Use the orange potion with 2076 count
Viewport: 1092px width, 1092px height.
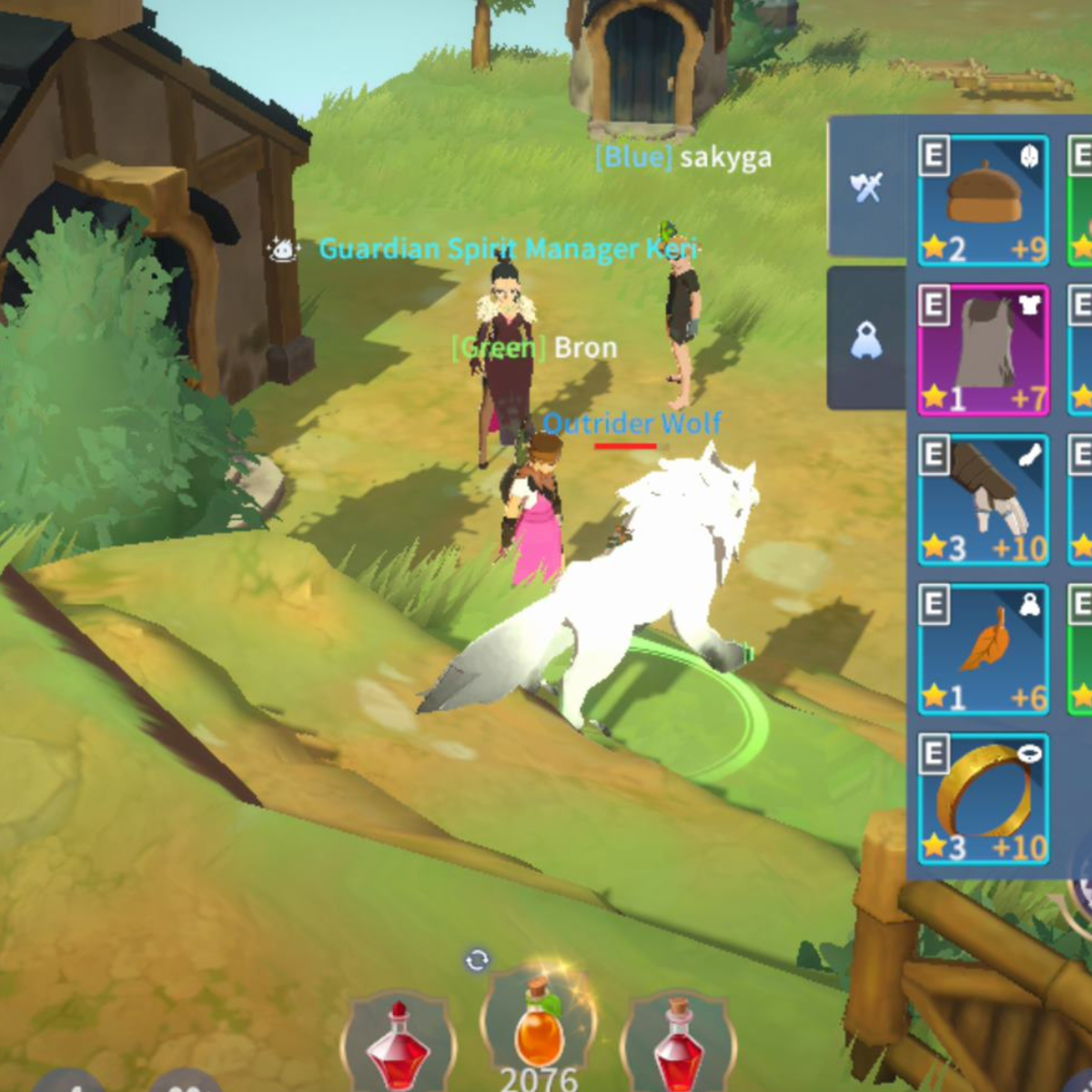pos(539,1028)
